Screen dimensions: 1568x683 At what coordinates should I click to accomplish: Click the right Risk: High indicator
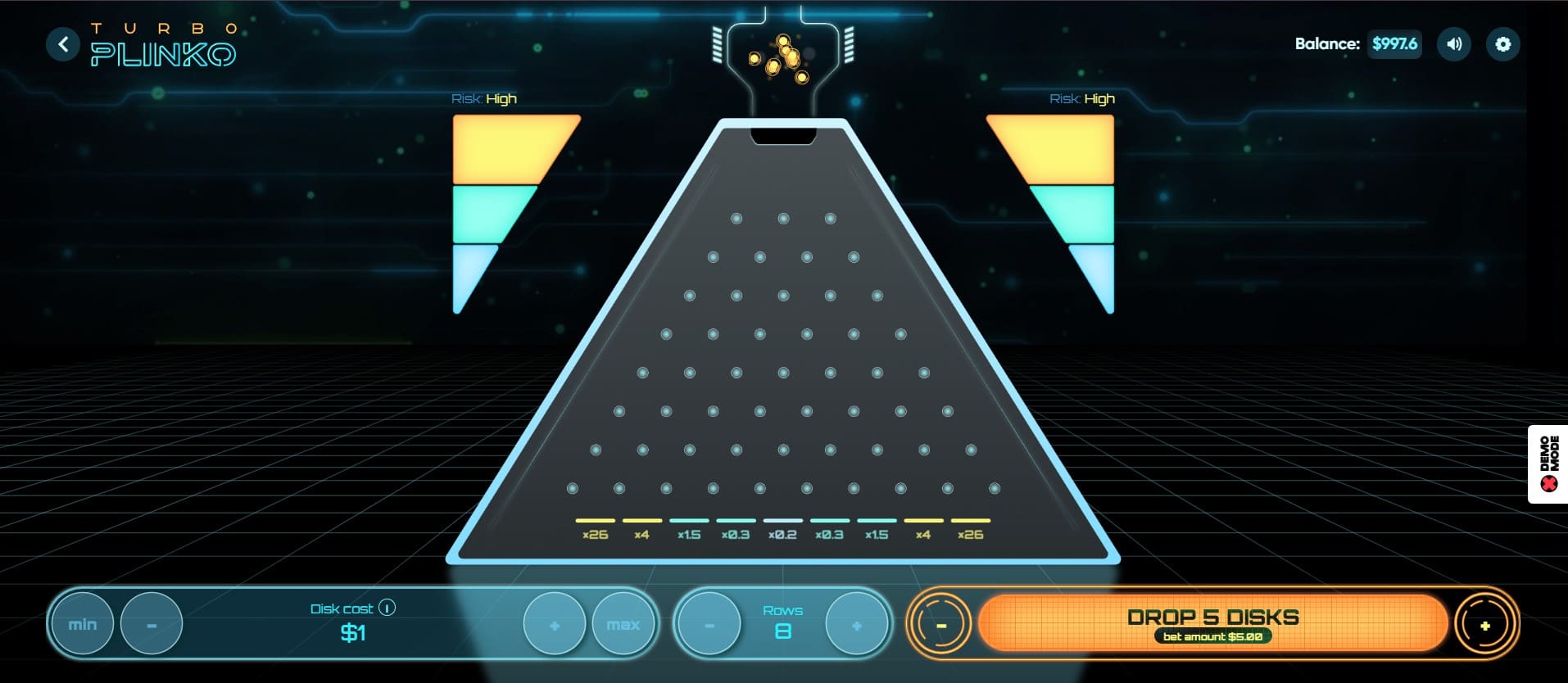(x=1081, y=97)
